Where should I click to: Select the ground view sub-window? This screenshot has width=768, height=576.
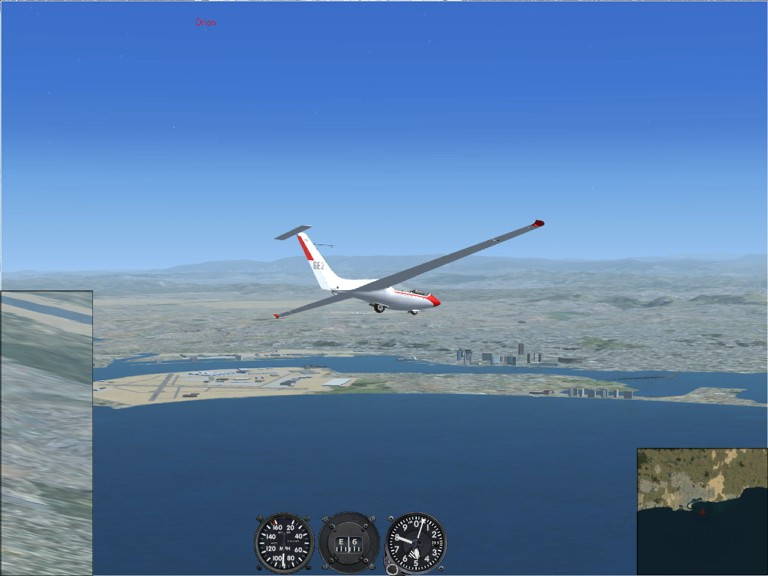[46, 432]
